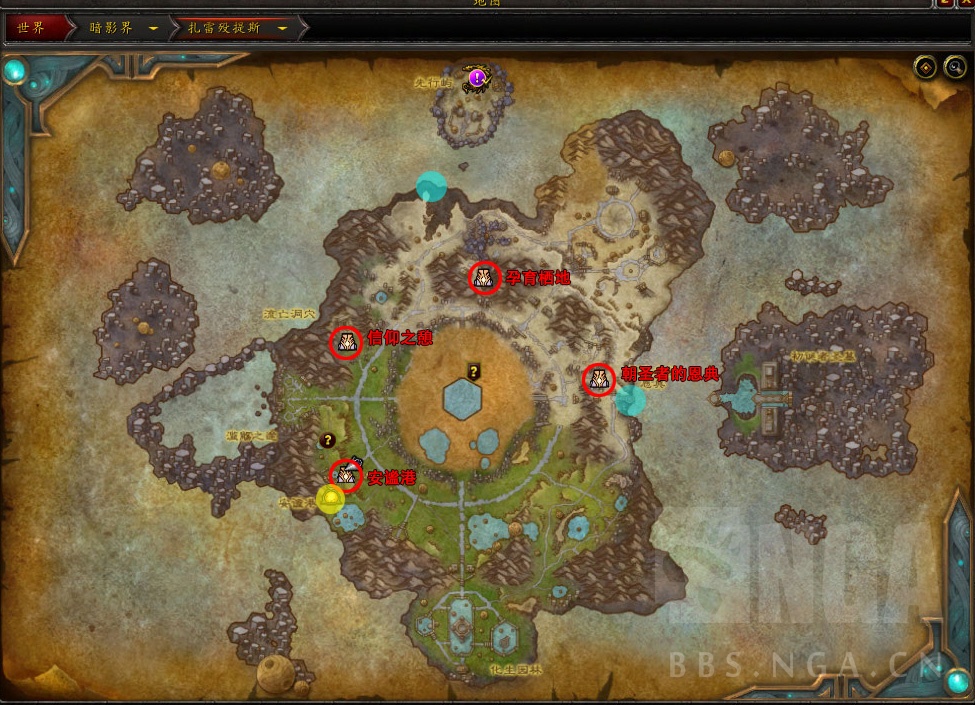The width and height of the screenshot is (975, 705).
Task: Select the 安谧港 flight point icon
Action: pyautogui.click(x=346, y=474)
